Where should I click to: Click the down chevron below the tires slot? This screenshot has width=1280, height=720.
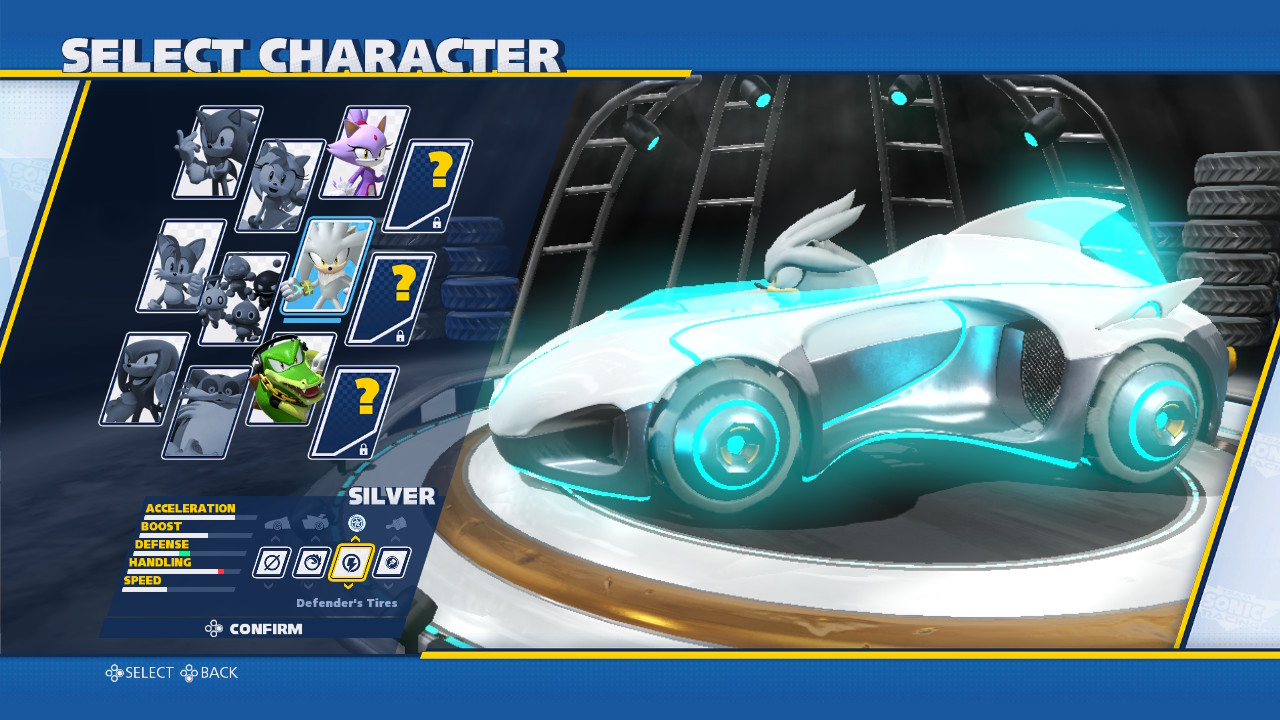tap(349, 586)
